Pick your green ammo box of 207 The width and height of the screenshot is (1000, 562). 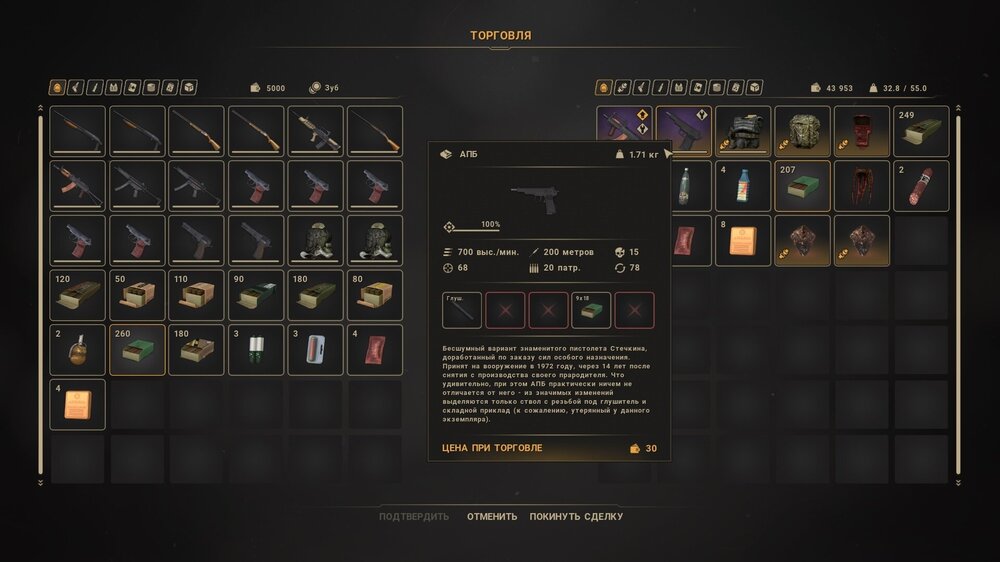(802, 186)
